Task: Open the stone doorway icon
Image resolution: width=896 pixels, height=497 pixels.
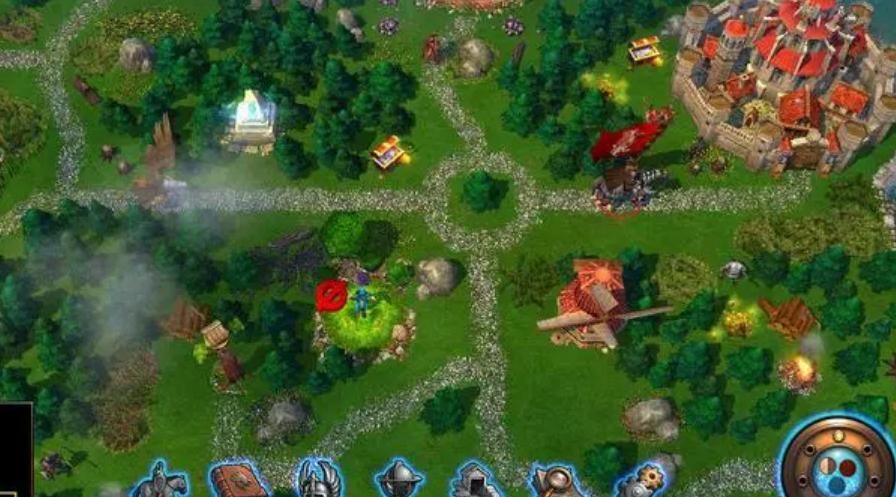Action: (477, 482)
